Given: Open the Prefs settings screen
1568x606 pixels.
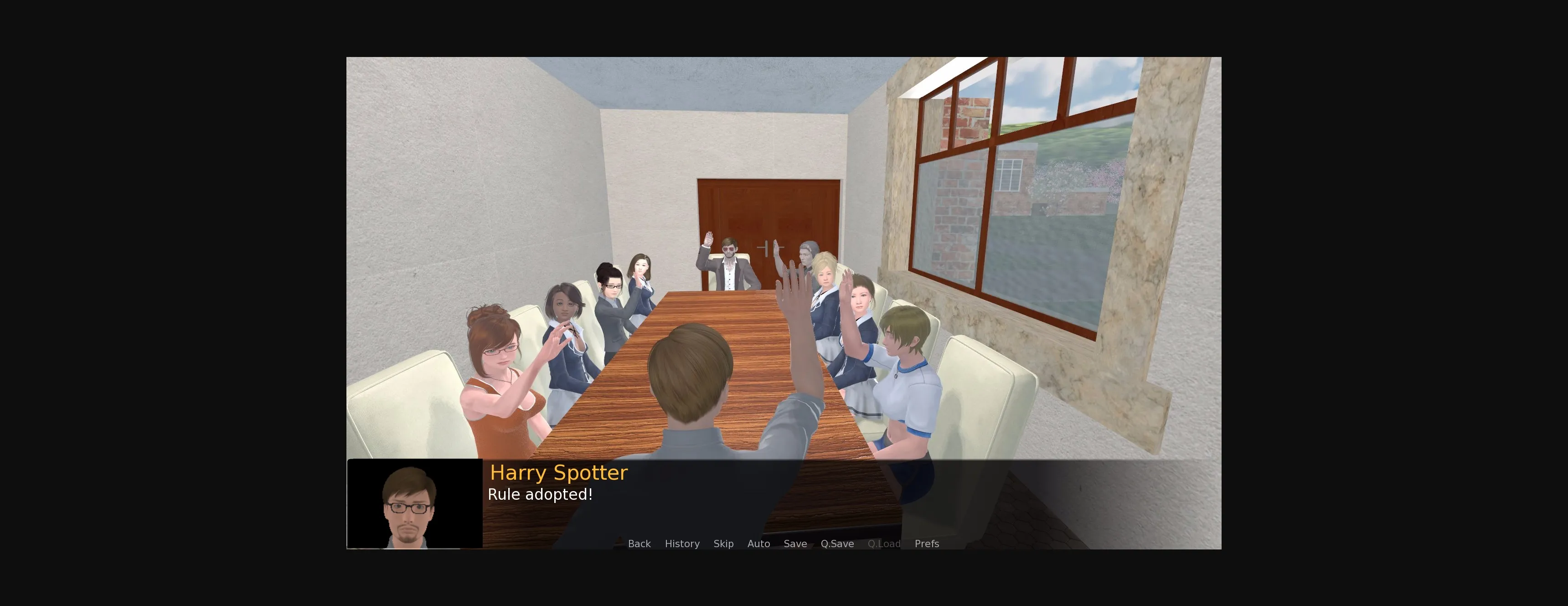Looking at the screenshot, I should [927, 543].
